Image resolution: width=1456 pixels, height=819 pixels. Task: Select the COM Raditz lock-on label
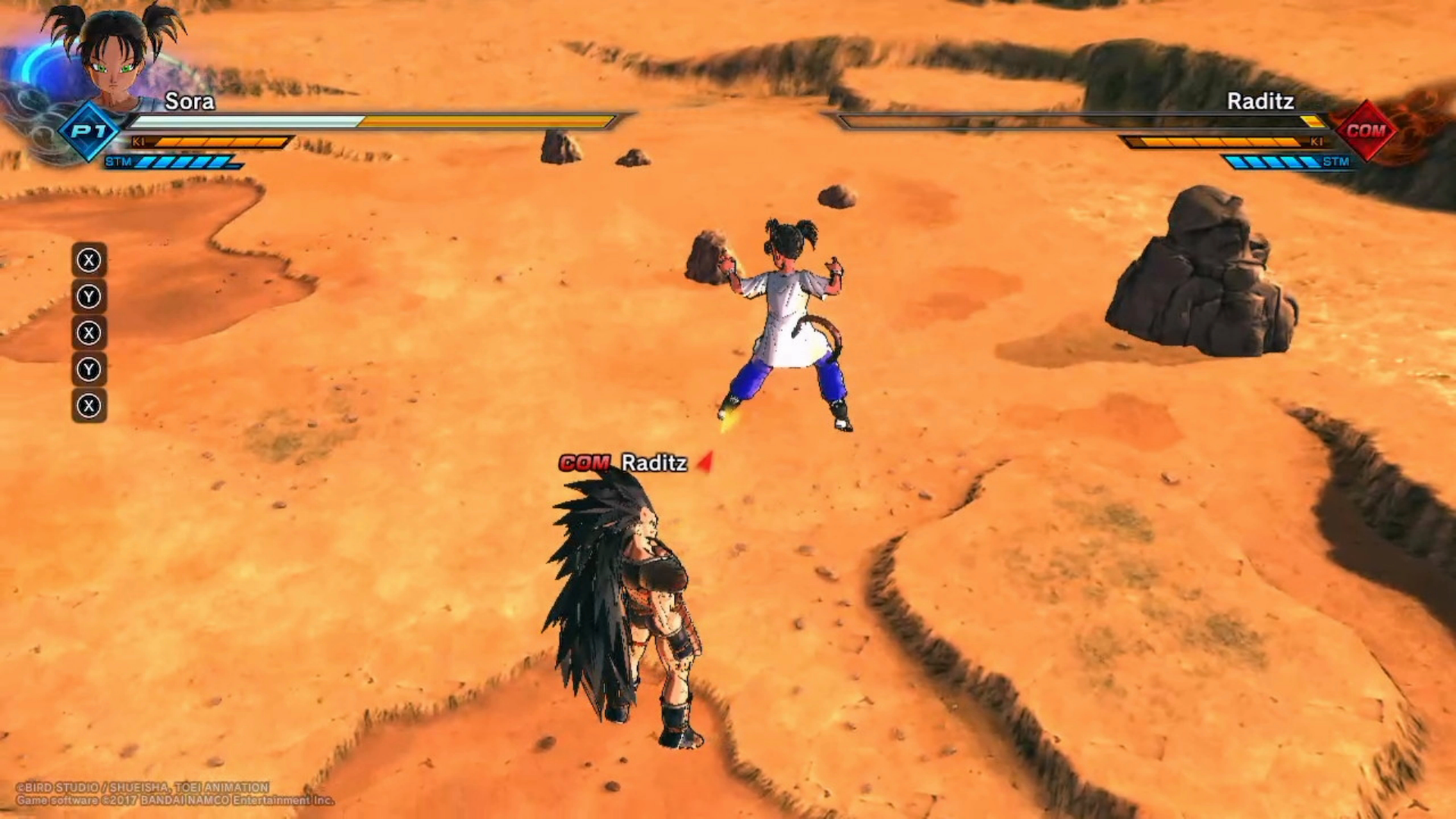(624, 463)
